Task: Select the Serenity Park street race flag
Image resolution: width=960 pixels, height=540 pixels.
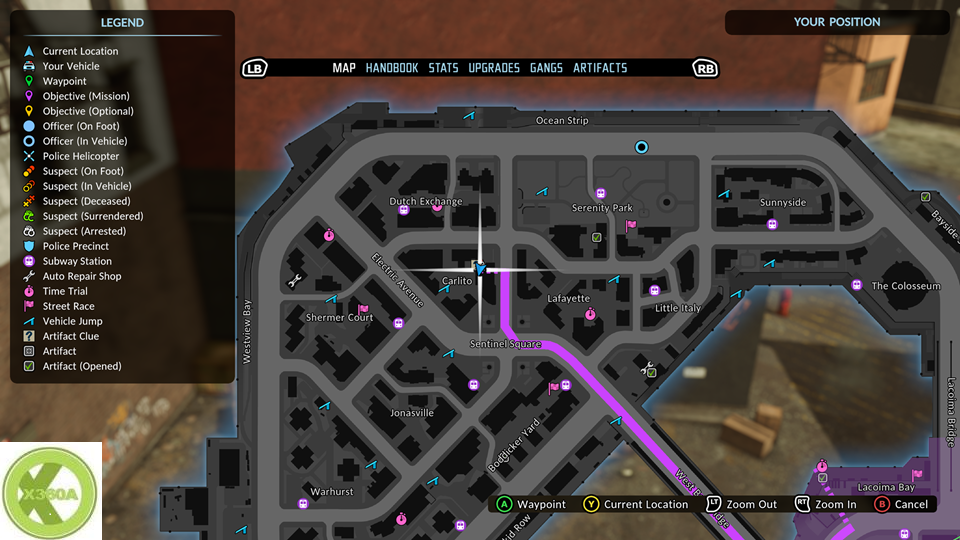Action: 631,225
